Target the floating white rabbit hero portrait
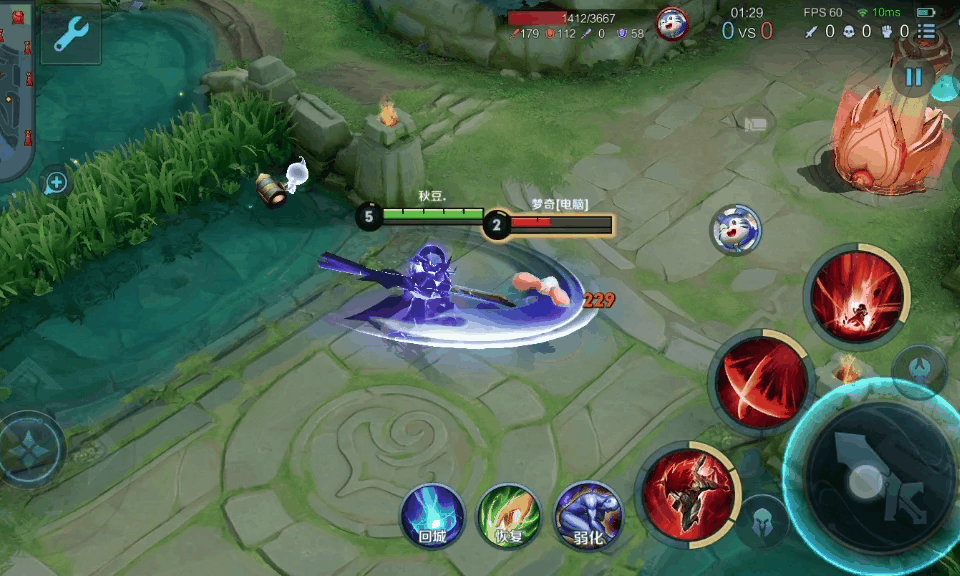 coord(737,229)
